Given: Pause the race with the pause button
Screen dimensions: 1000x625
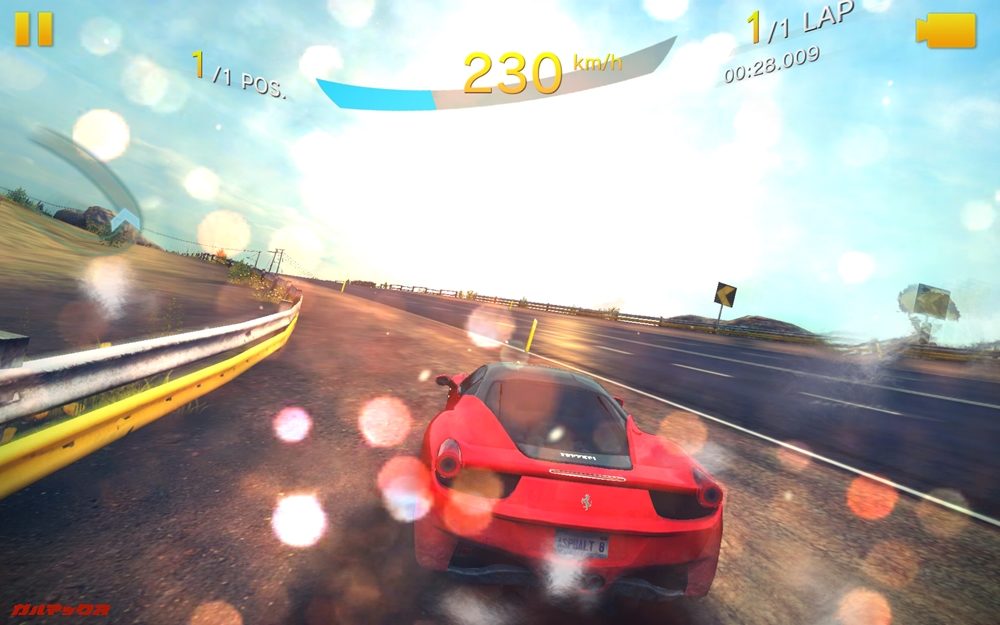Looking at the screenshot, I should [33, 30].
